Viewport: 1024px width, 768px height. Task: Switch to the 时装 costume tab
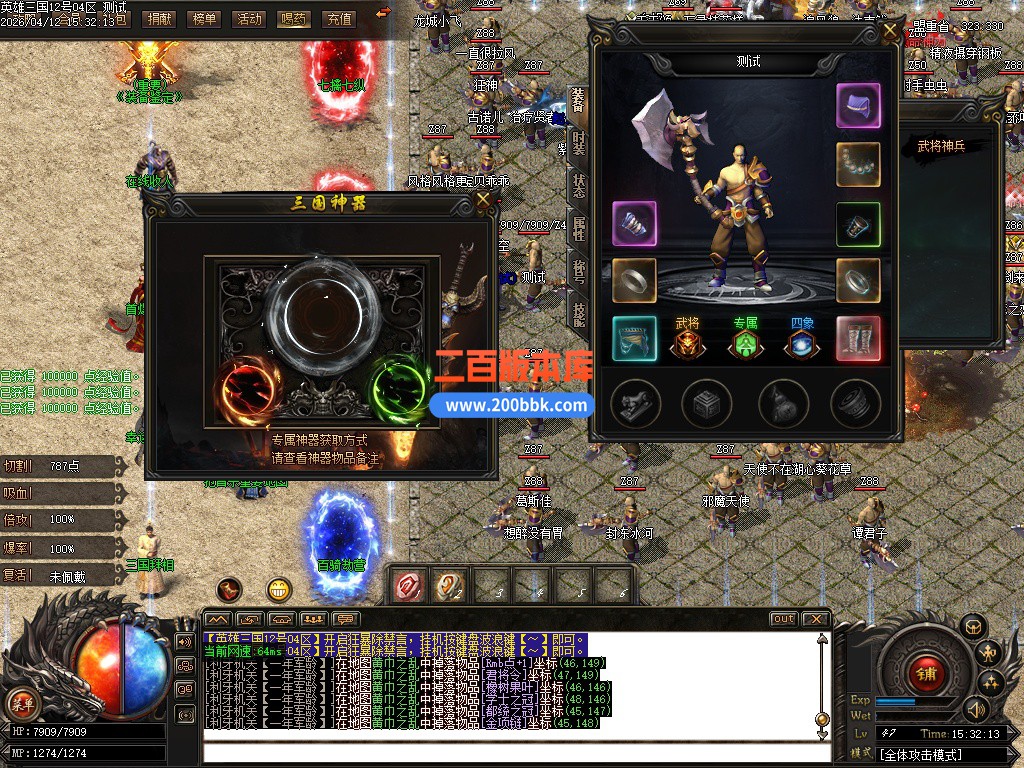(x=579, y=143)
